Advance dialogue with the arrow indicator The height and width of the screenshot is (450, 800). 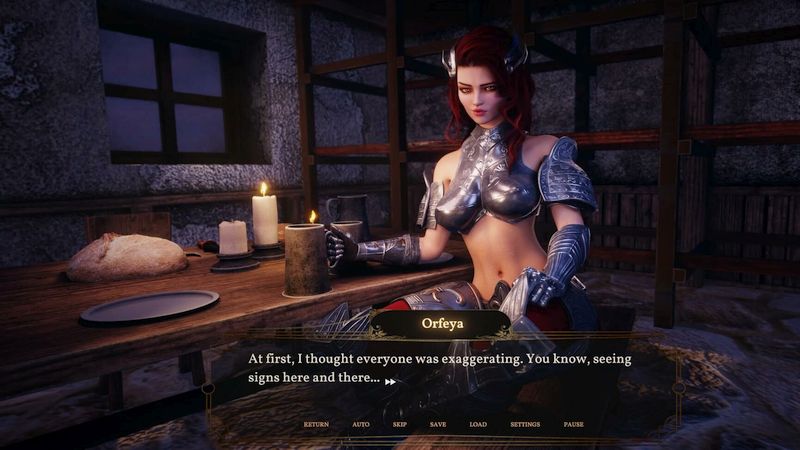(390, 381)
